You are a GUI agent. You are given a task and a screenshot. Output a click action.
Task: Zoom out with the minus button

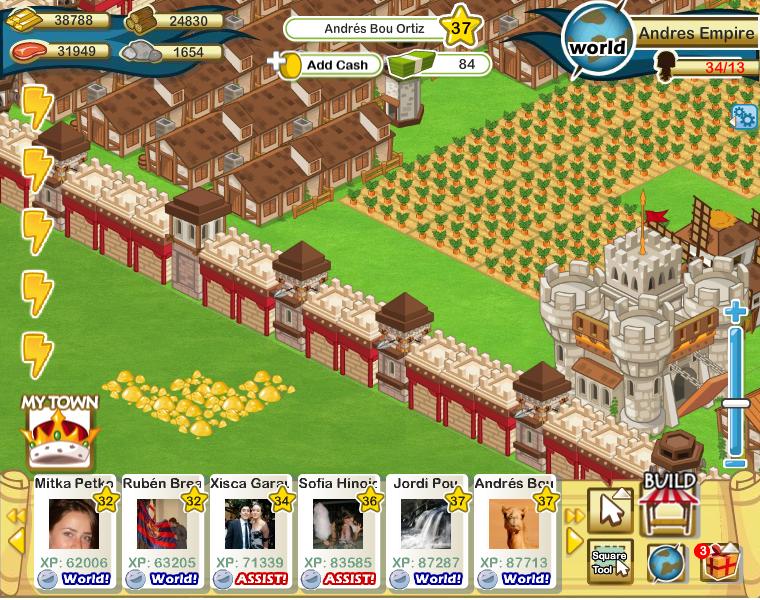coord(736,463)
